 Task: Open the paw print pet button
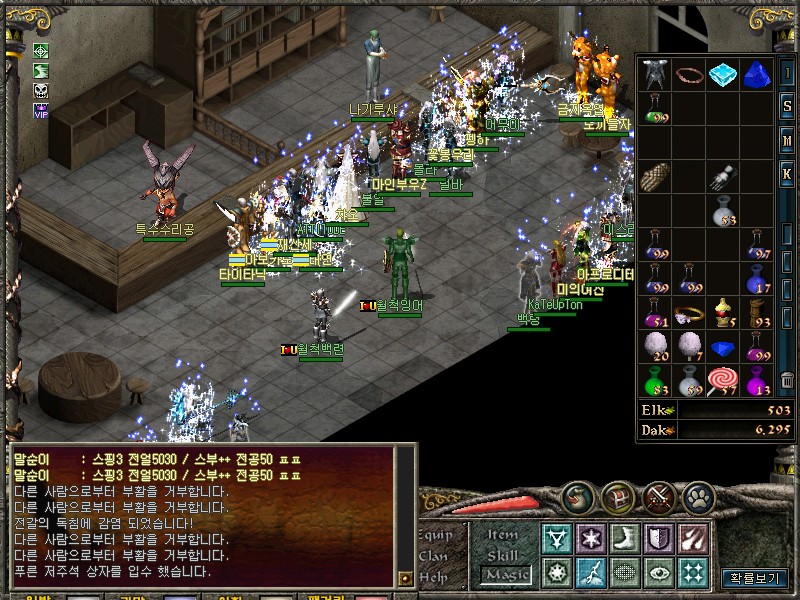pyautogui.click(x=699, y=496)
